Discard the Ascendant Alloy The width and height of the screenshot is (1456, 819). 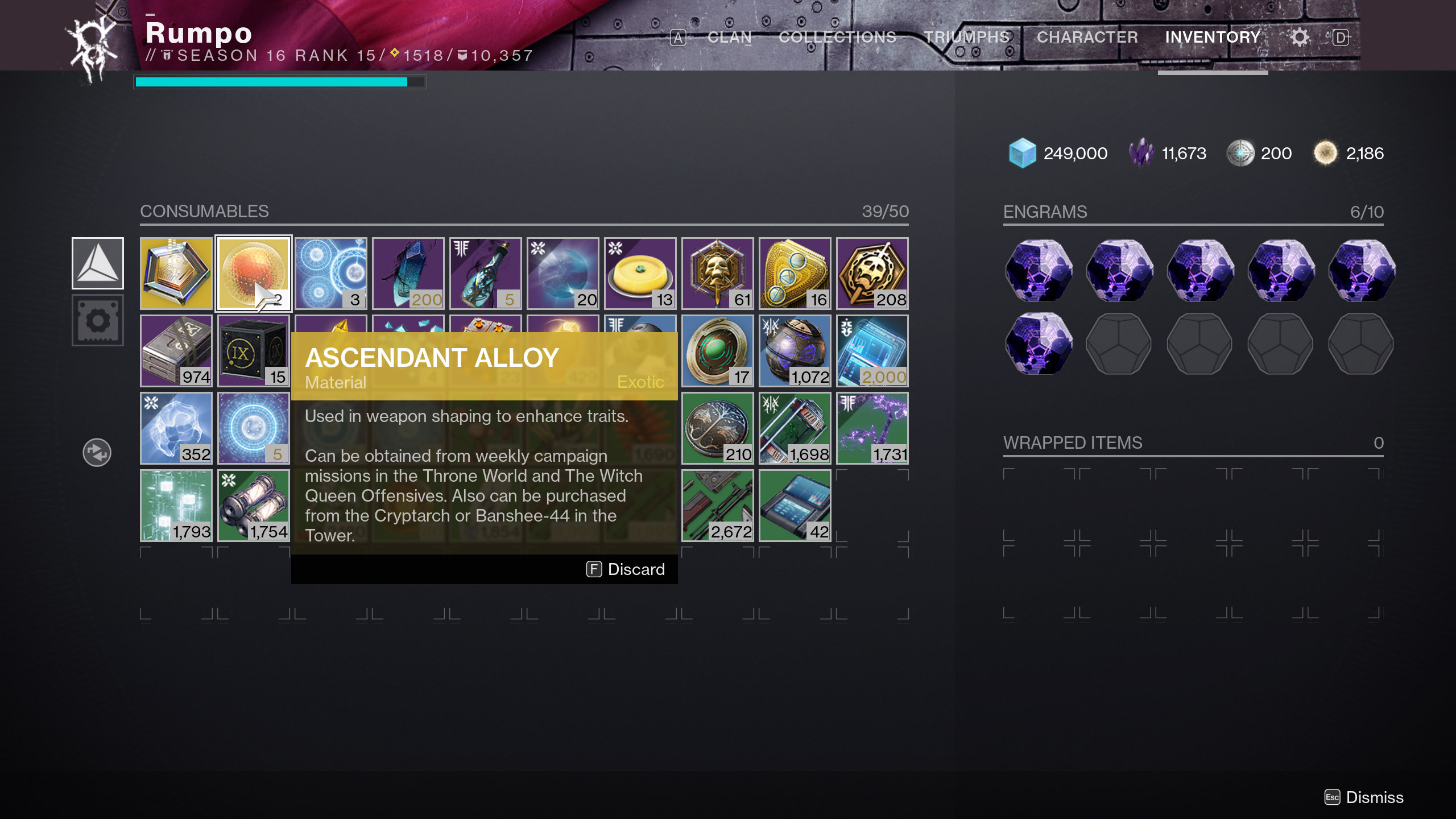coord(626,569)
